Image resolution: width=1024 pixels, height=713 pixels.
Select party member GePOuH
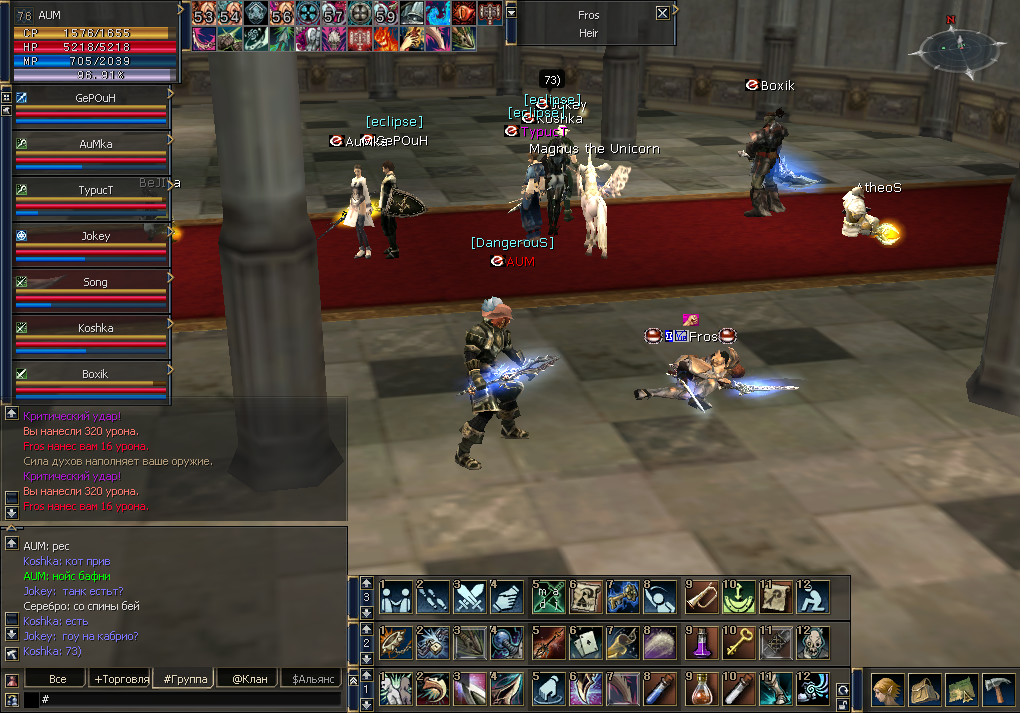pyautogui.click(x=95, y=98)
